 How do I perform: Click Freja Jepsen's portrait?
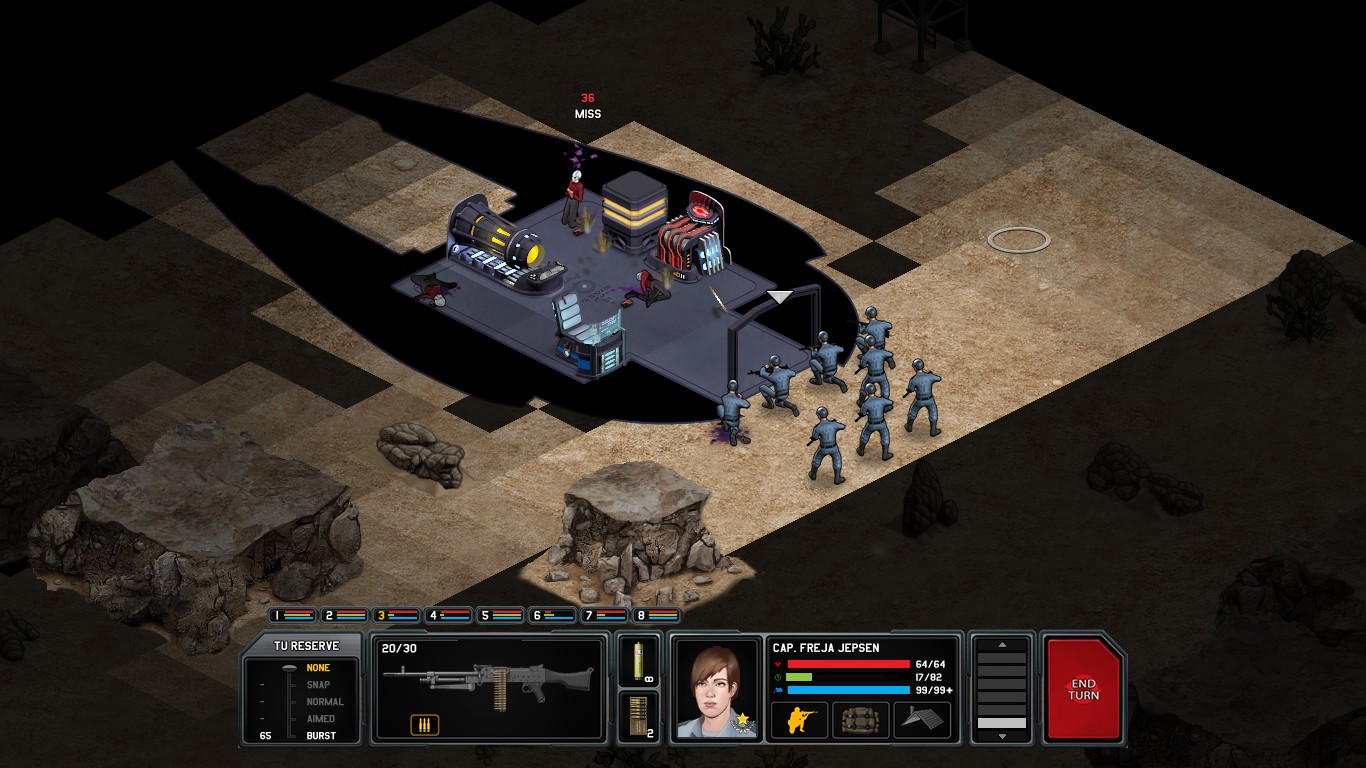point(717,688)
